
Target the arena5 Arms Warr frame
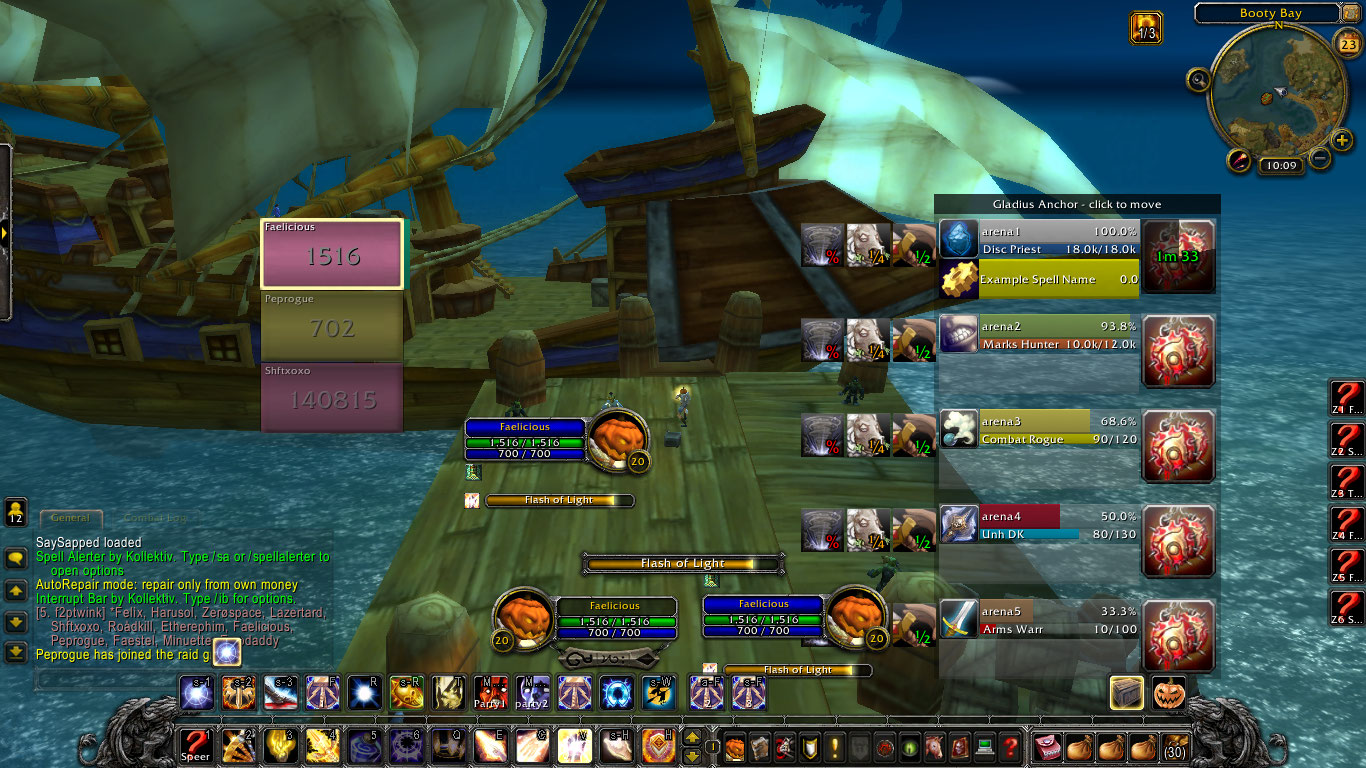click(1040, 620)
